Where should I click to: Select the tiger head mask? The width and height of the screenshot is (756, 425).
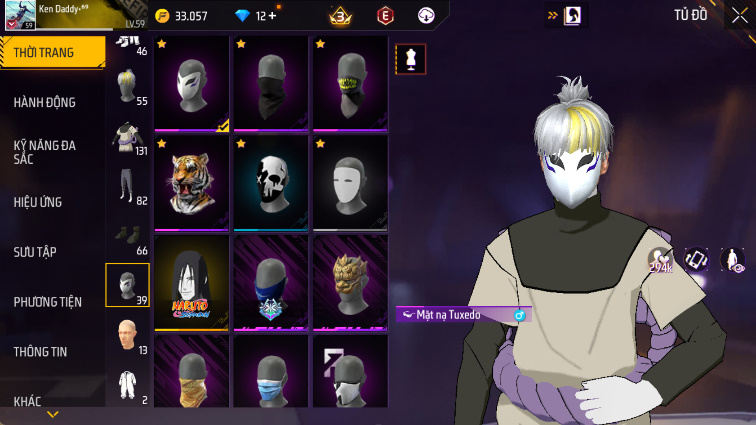click(x=192, y=183)
